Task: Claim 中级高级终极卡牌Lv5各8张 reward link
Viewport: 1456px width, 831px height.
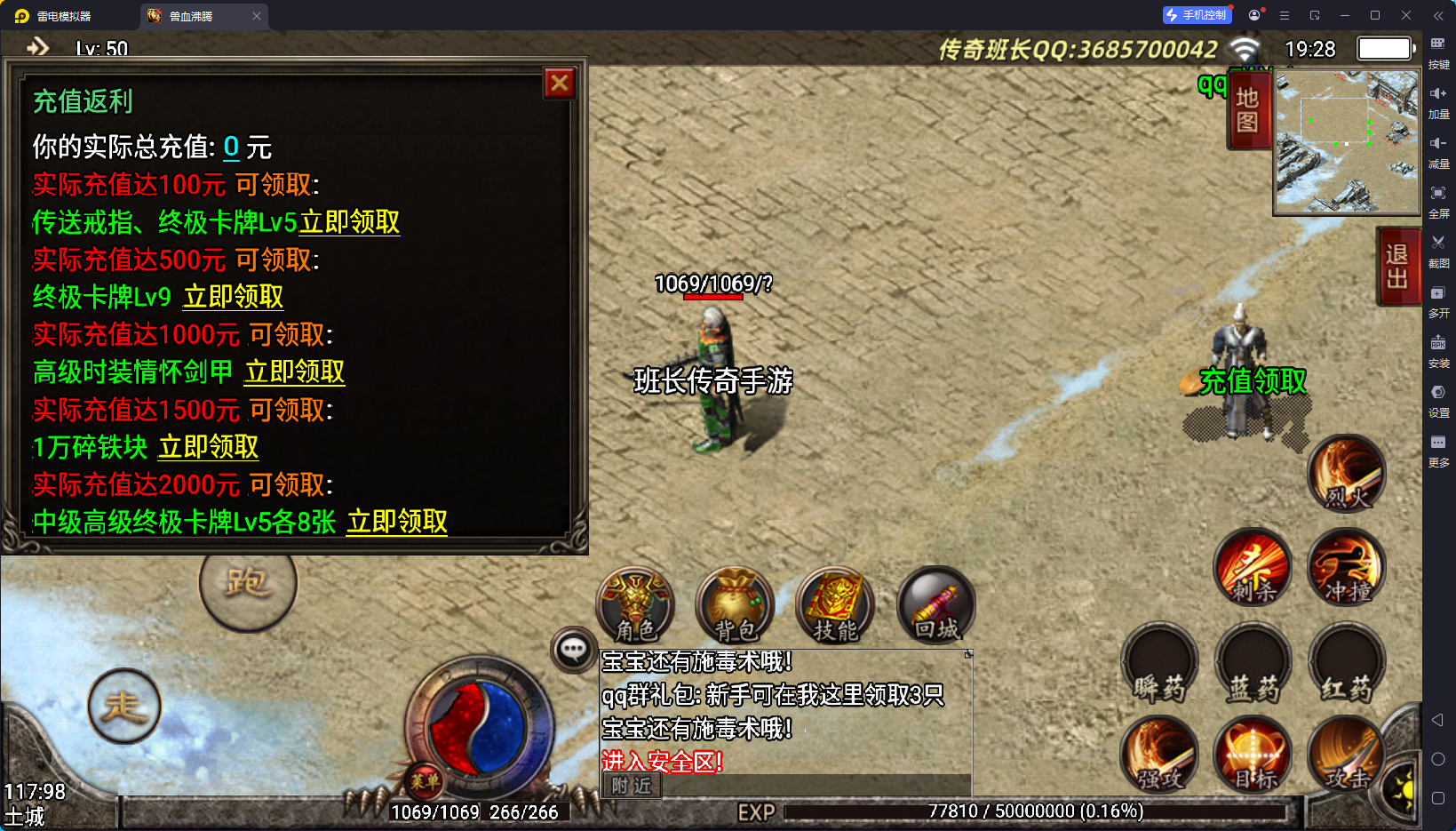Action: (x=397, y=522)
